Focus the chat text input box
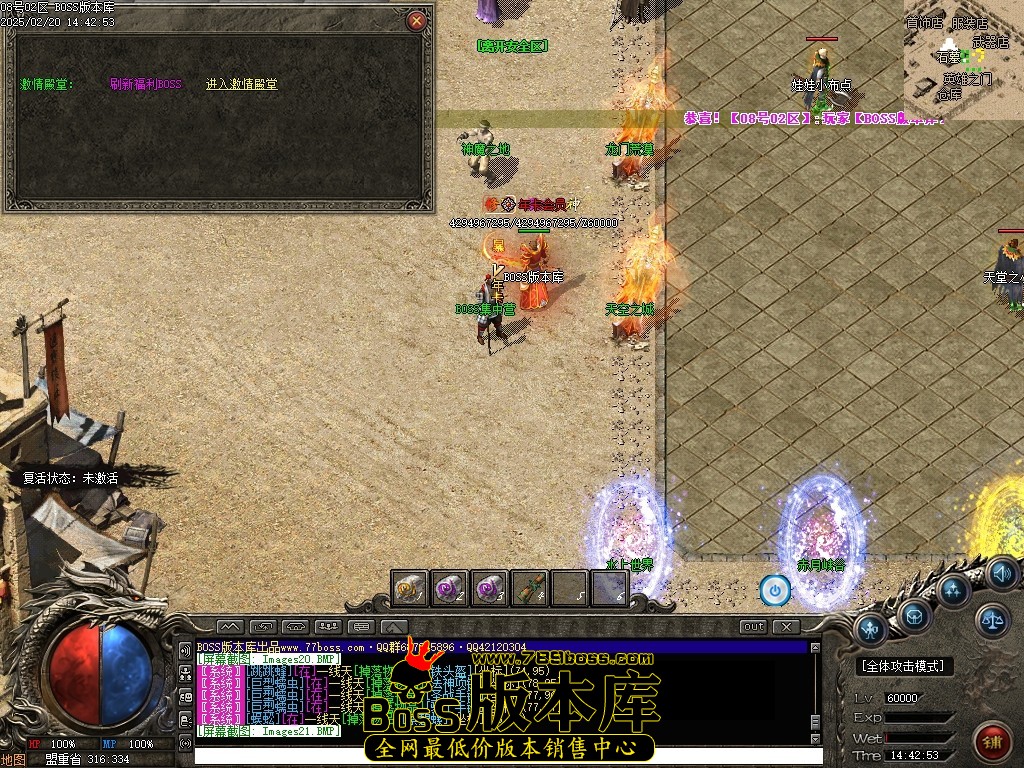The width and height of the screenshot is (1024, 768). pyautogui.click(x=500, y=755)
